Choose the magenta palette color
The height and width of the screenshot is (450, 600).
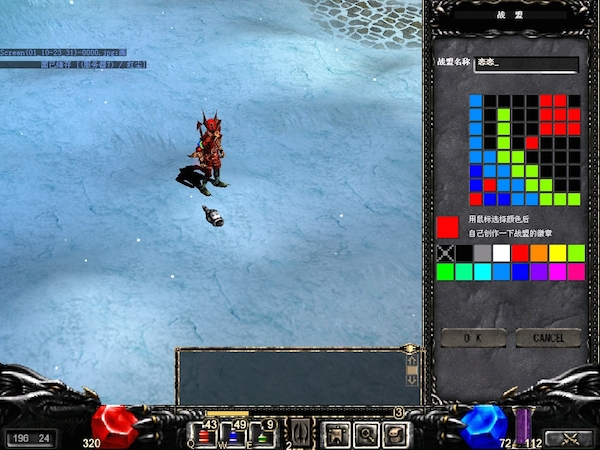pos(557,271)
